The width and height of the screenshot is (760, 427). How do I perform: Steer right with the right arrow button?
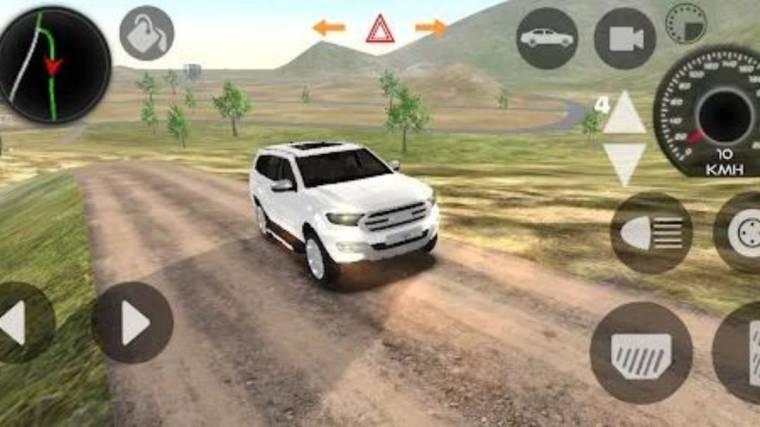tap(132, 322)
